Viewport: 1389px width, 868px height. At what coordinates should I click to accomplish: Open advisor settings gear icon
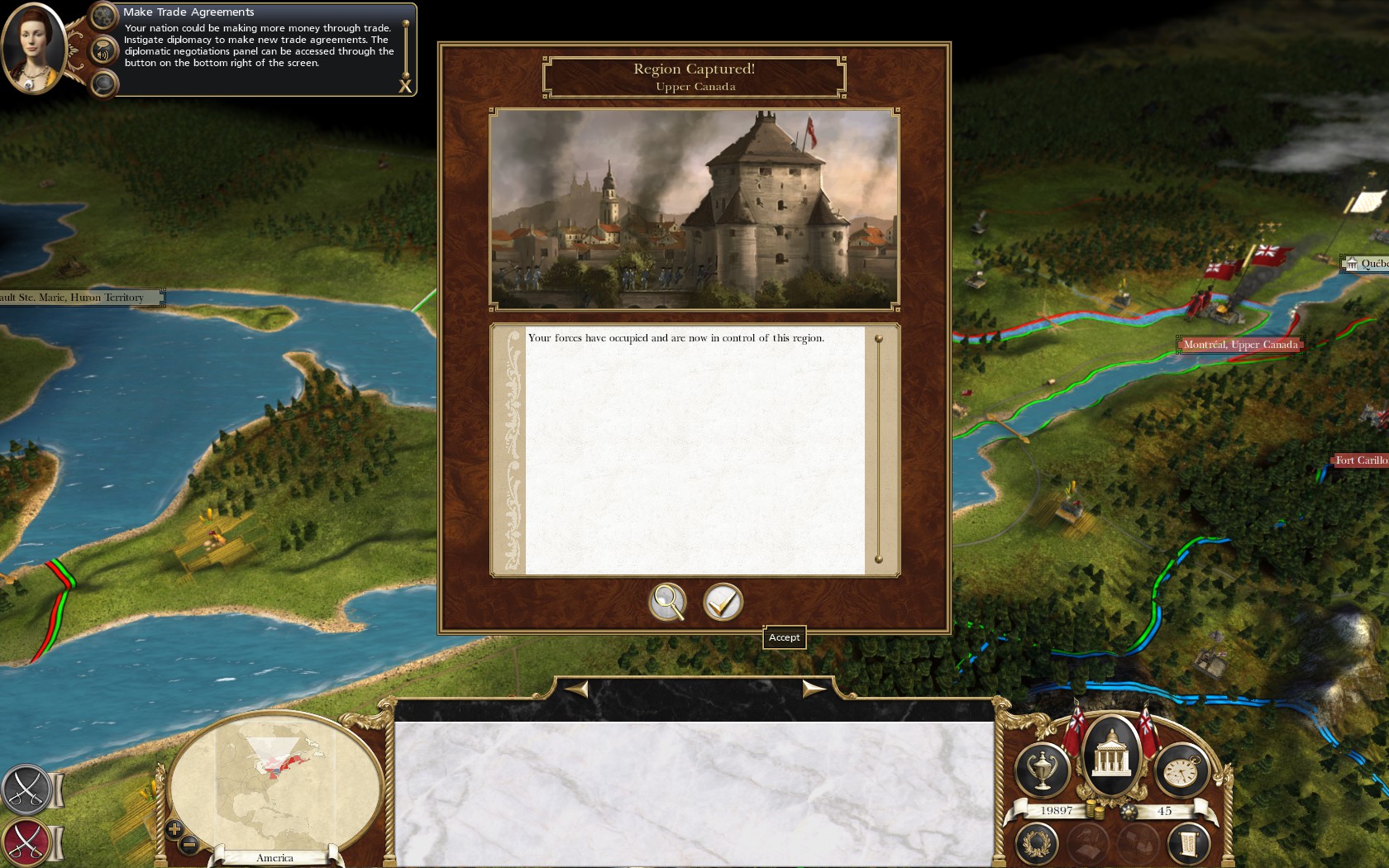click(103, 15)
